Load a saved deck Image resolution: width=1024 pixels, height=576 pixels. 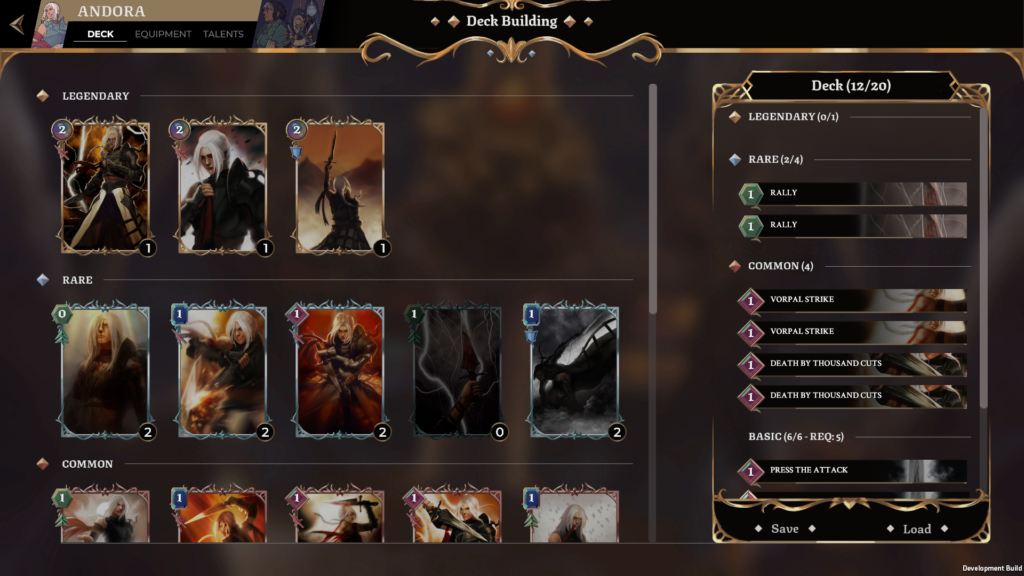916,529
